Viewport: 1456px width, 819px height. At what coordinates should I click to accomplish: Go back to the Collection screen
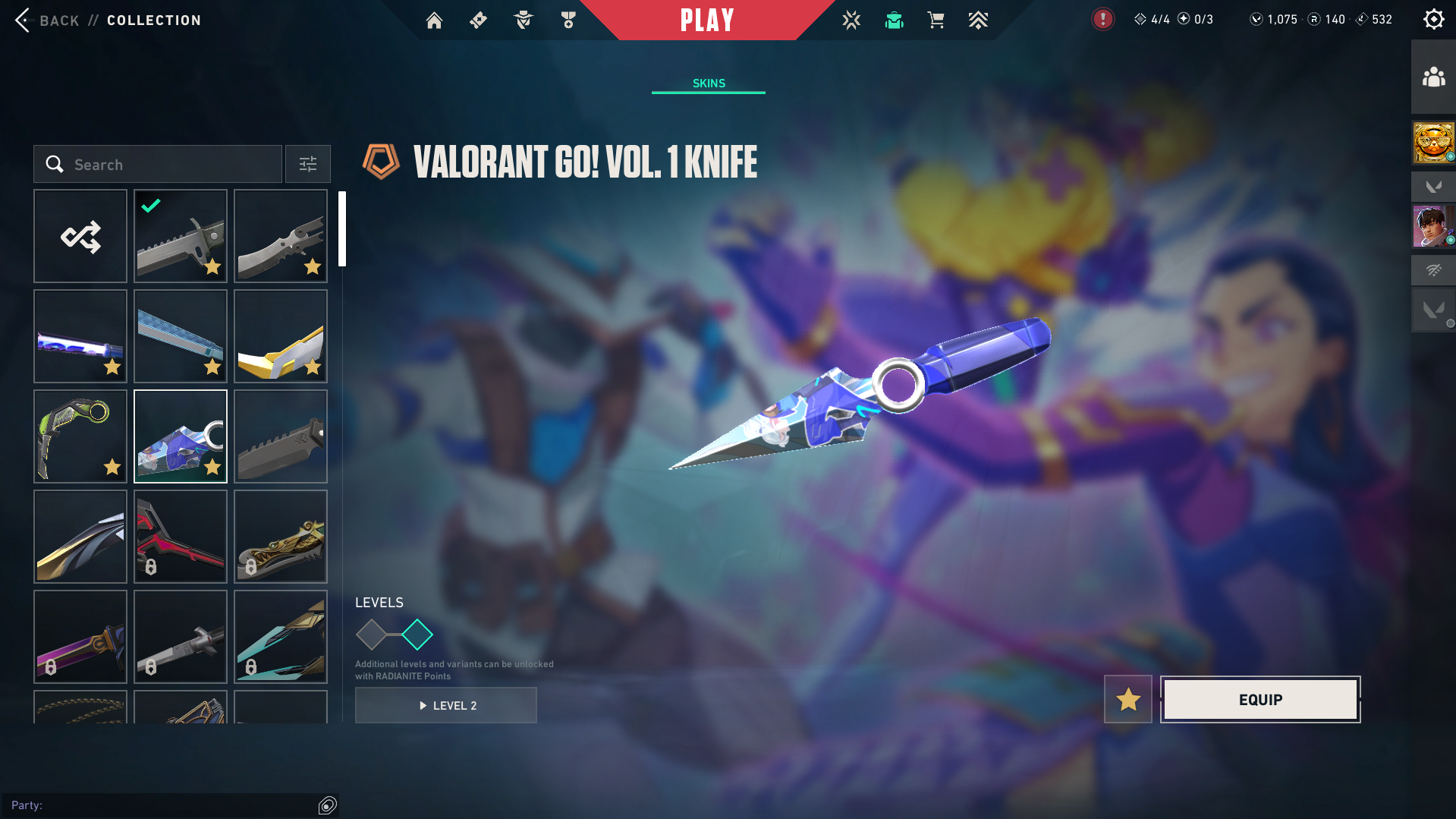click(x=46, y=20)
